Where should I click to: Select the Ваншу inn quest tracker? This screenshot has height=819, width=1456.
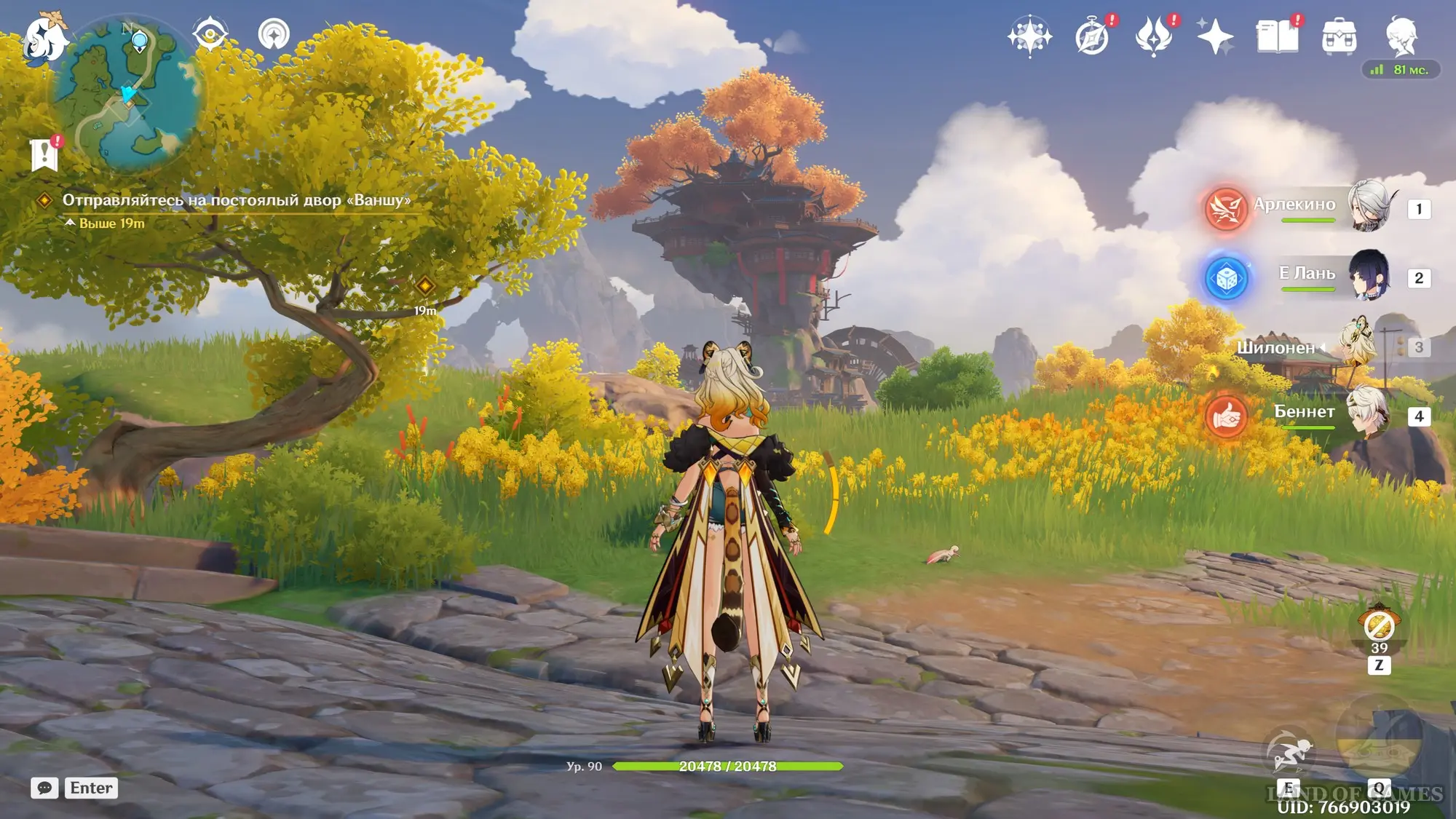coord(236,200)
